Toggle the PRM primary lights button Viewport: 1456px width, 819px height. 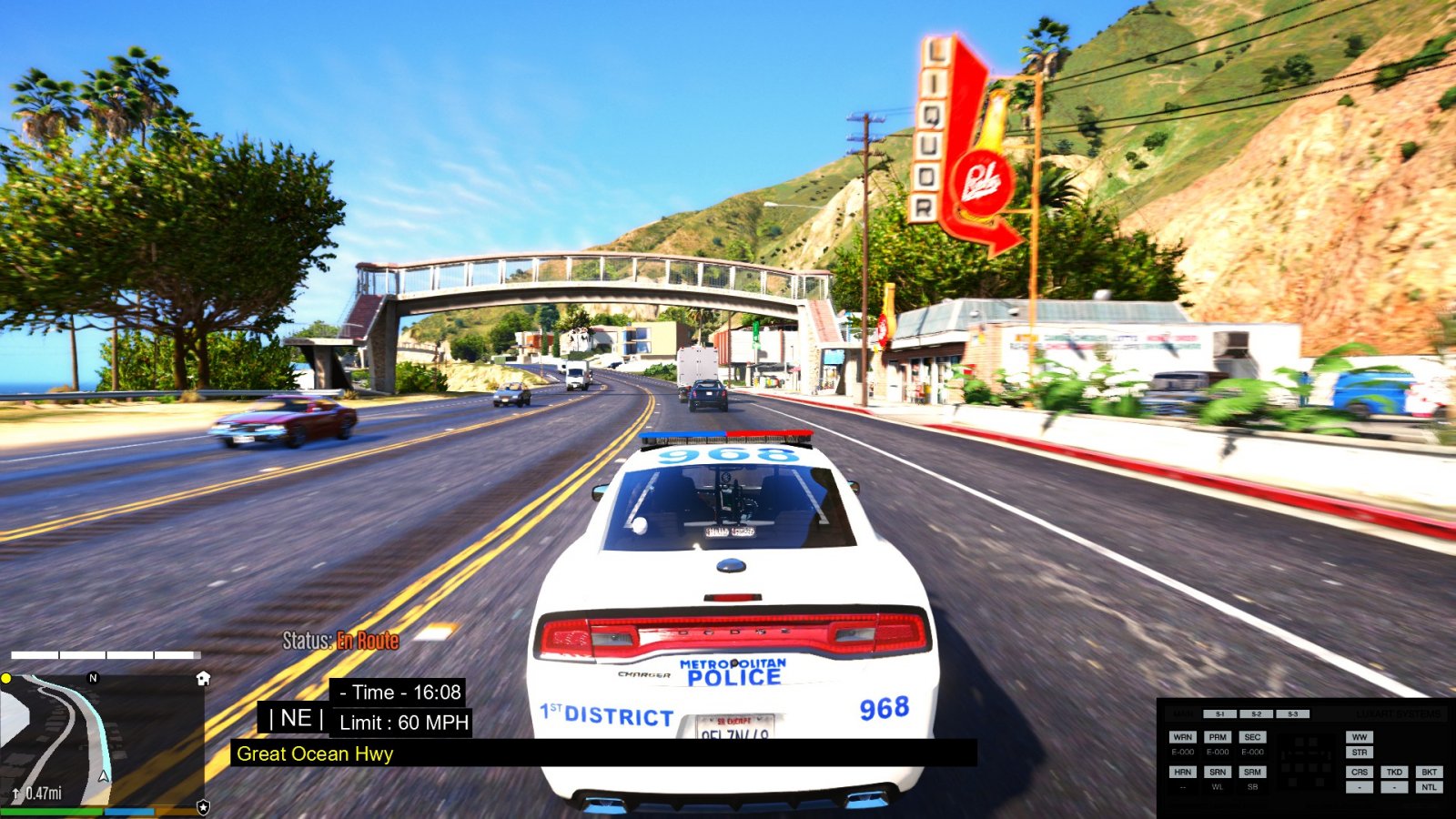[x=1218, y=737]
